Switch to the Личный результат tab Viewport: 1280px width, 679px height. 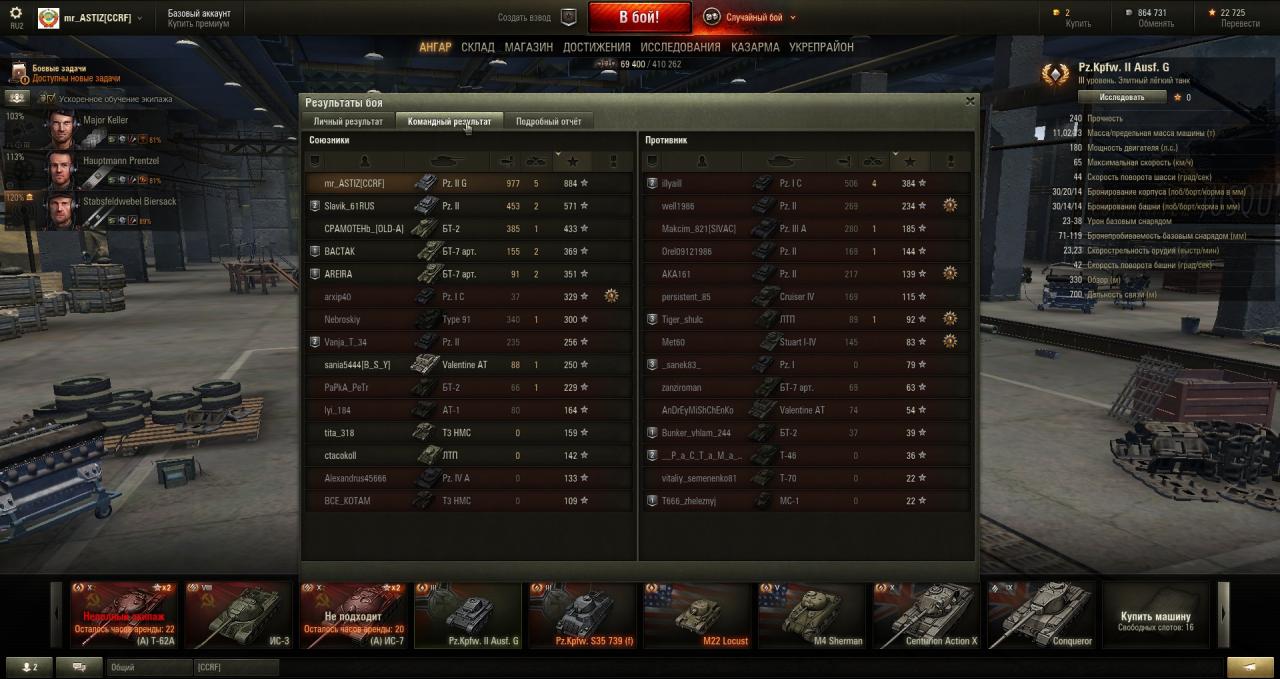tap(348, 121)
